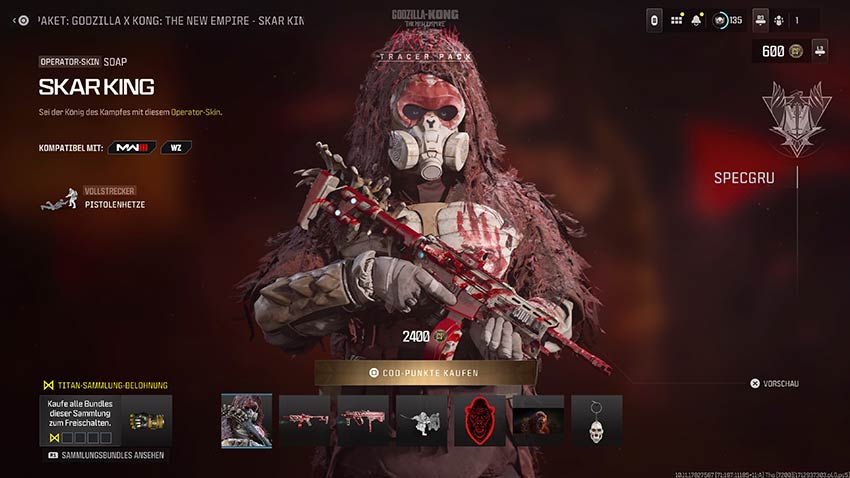This screenshot has height=478, width=850.
Task: Select the red submachine gun blueprint thumbnail
Action: point(363,420)
